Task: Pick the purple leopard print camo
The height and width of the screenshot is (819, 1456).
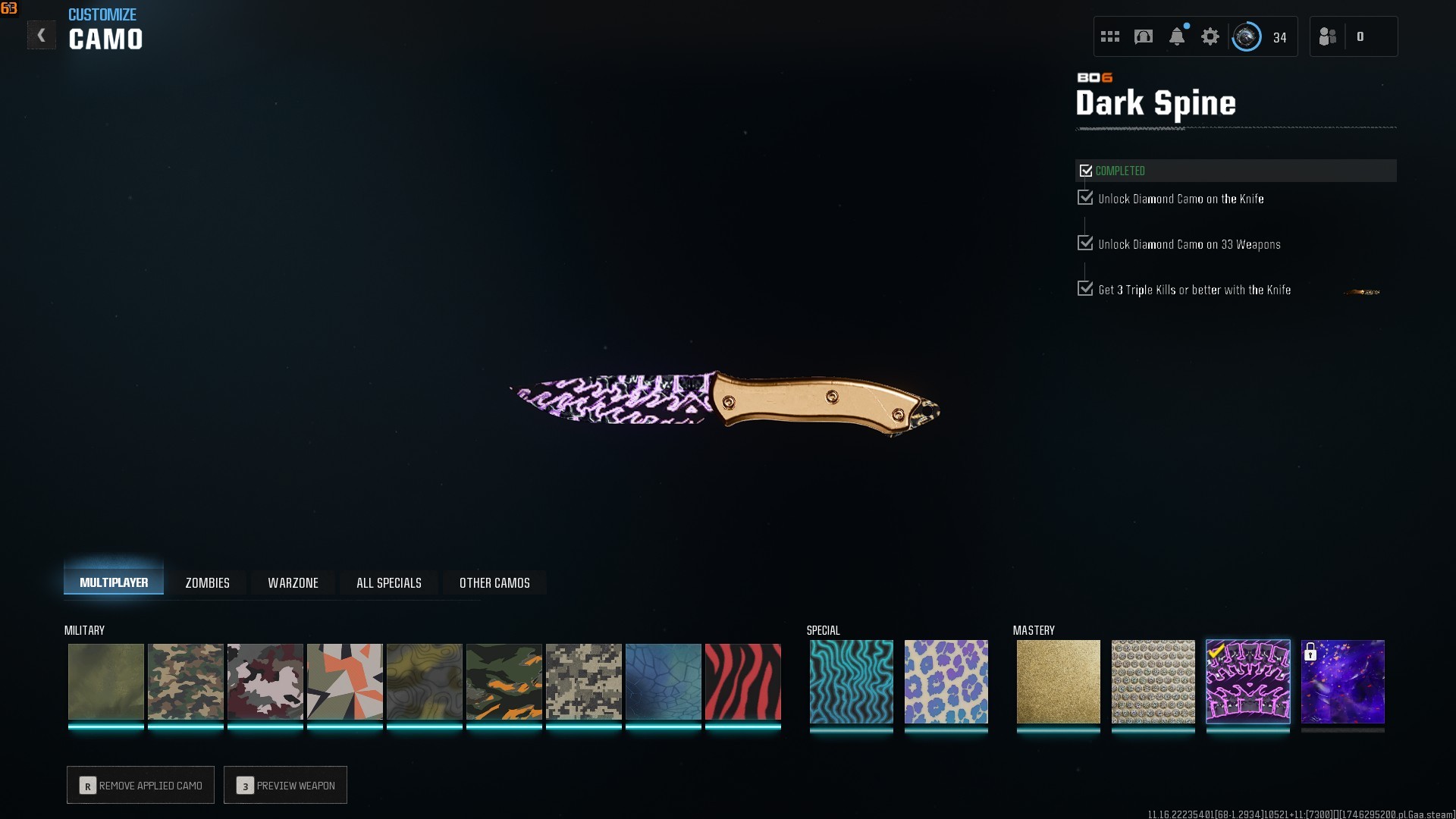Action: point(946,681)
